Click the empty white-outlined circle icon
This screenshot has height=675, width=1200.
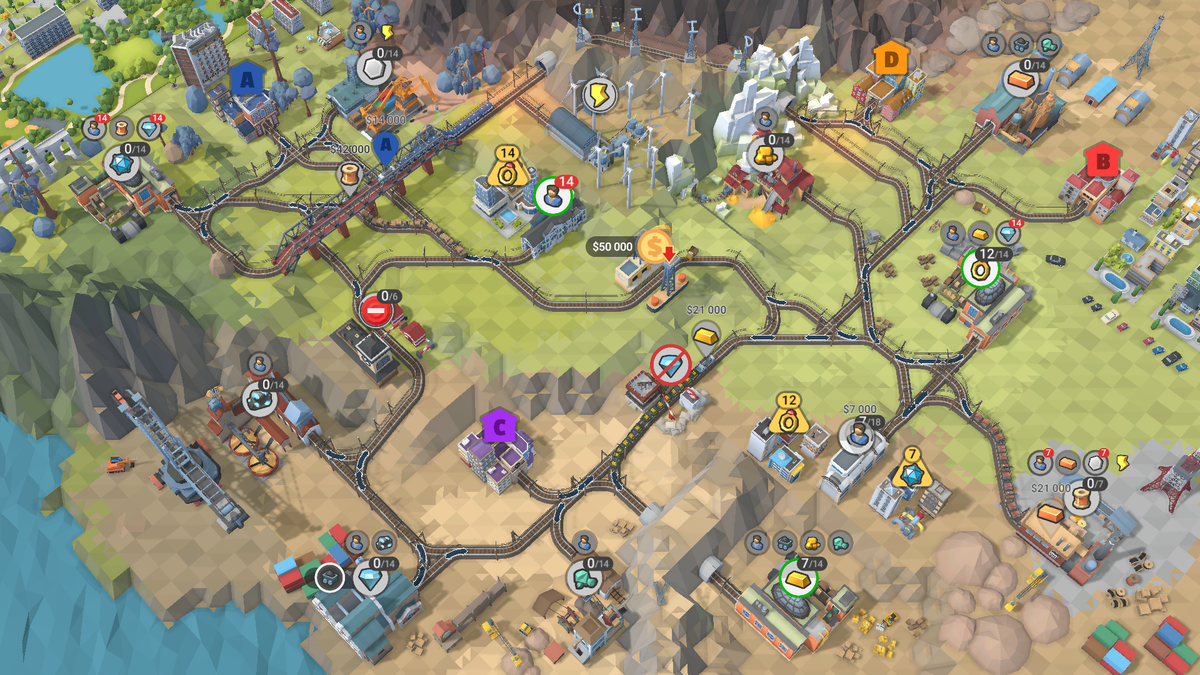(330, 577)
